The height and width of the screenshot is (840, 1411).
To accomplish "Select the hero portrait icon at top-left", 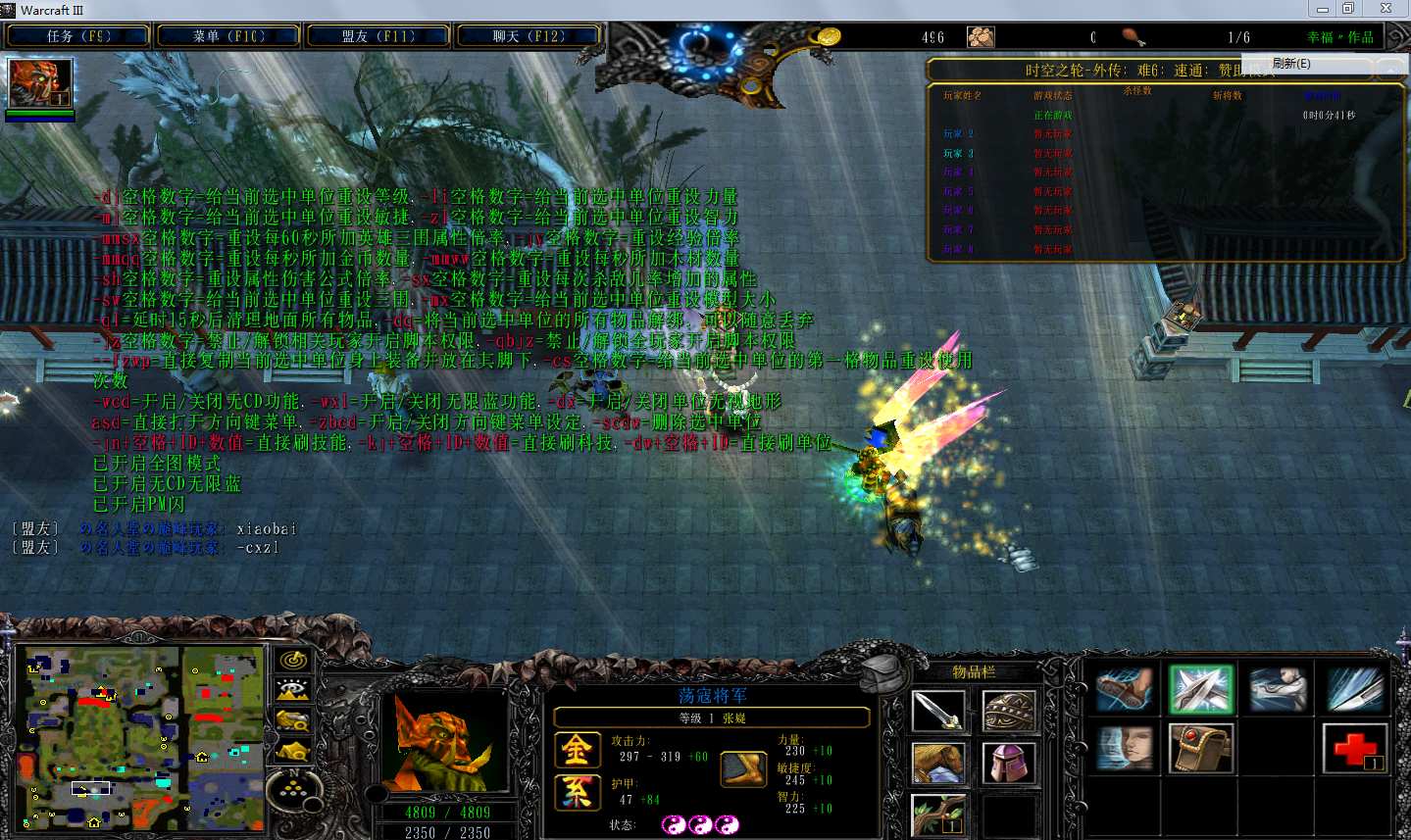I will [x=40, y=83].
